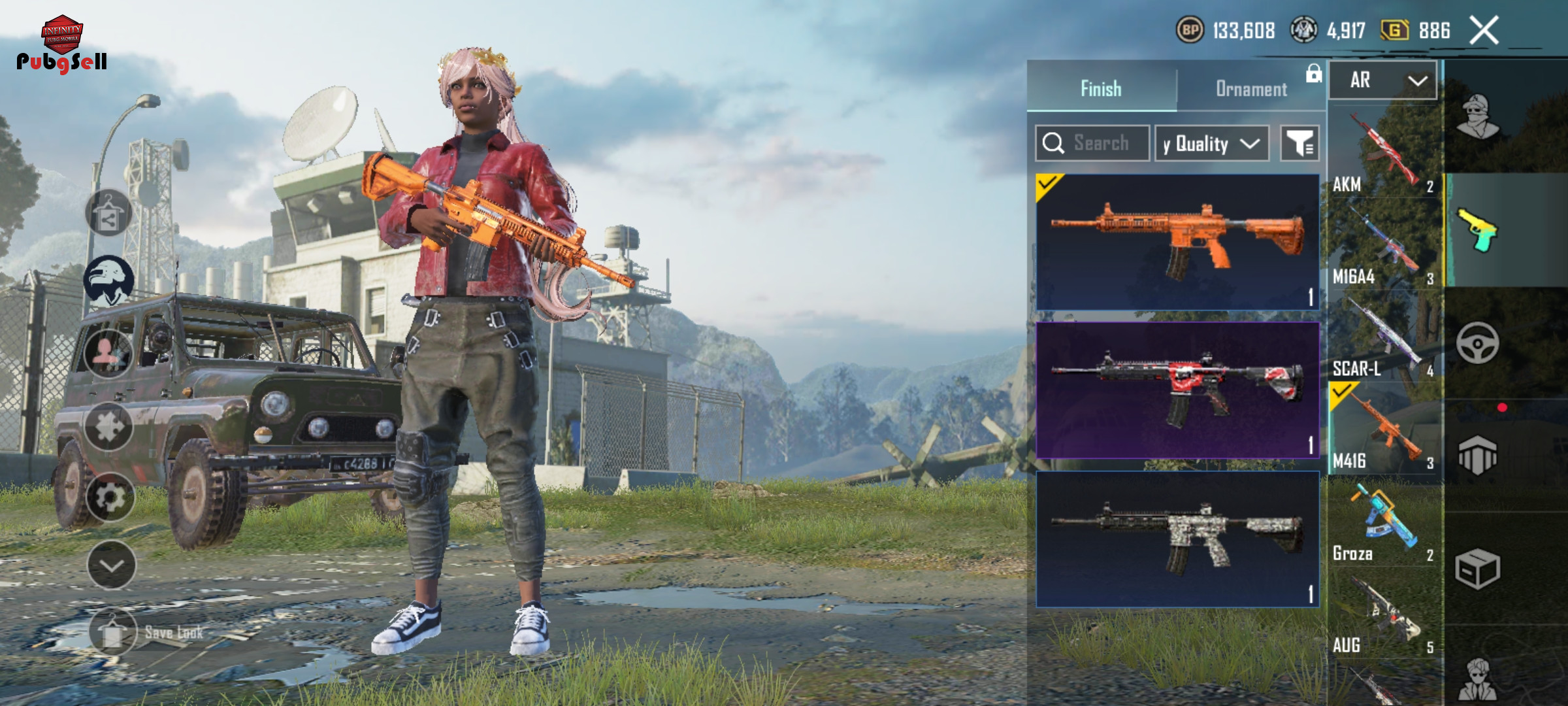Open the vehicle steering wheel category

(1477, 343)
